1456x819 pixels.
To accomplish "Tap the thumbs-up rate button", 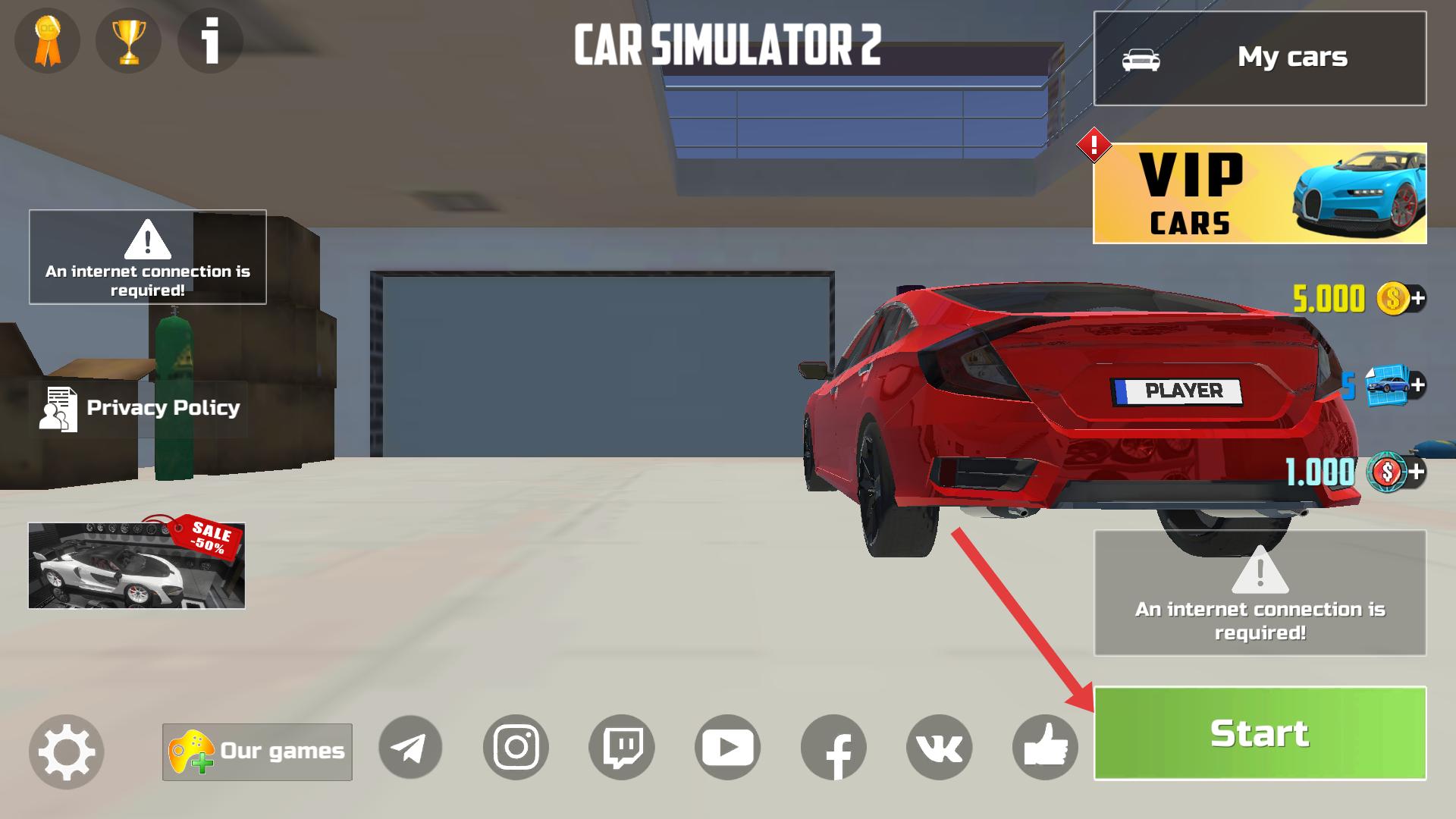I will tap(1045, 748).
